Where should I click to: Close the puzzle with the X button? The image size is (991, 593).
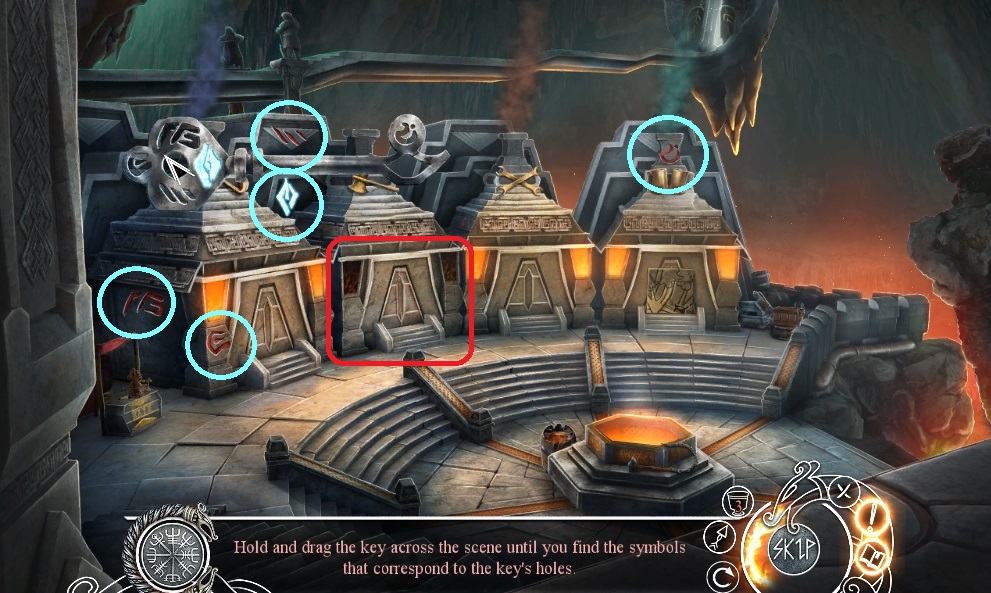coord(846,490)
